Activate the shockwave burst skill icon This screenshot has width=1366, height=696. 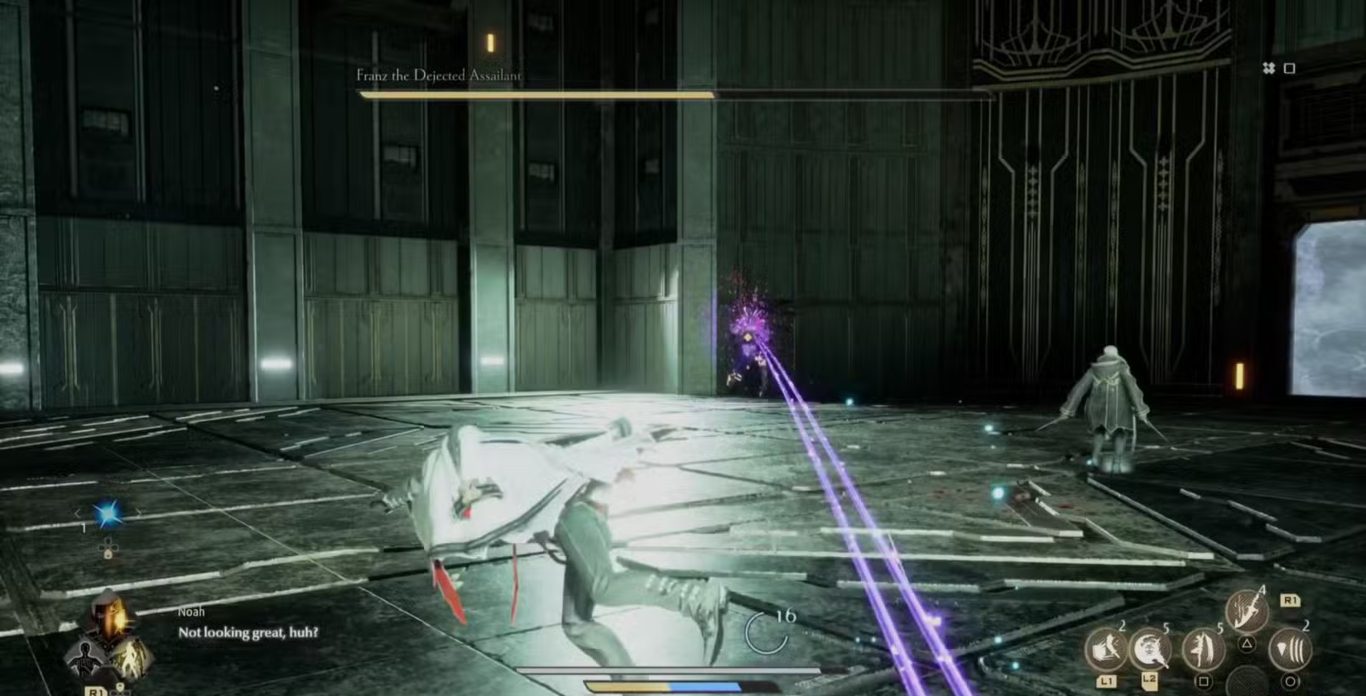pos(1290,650)
